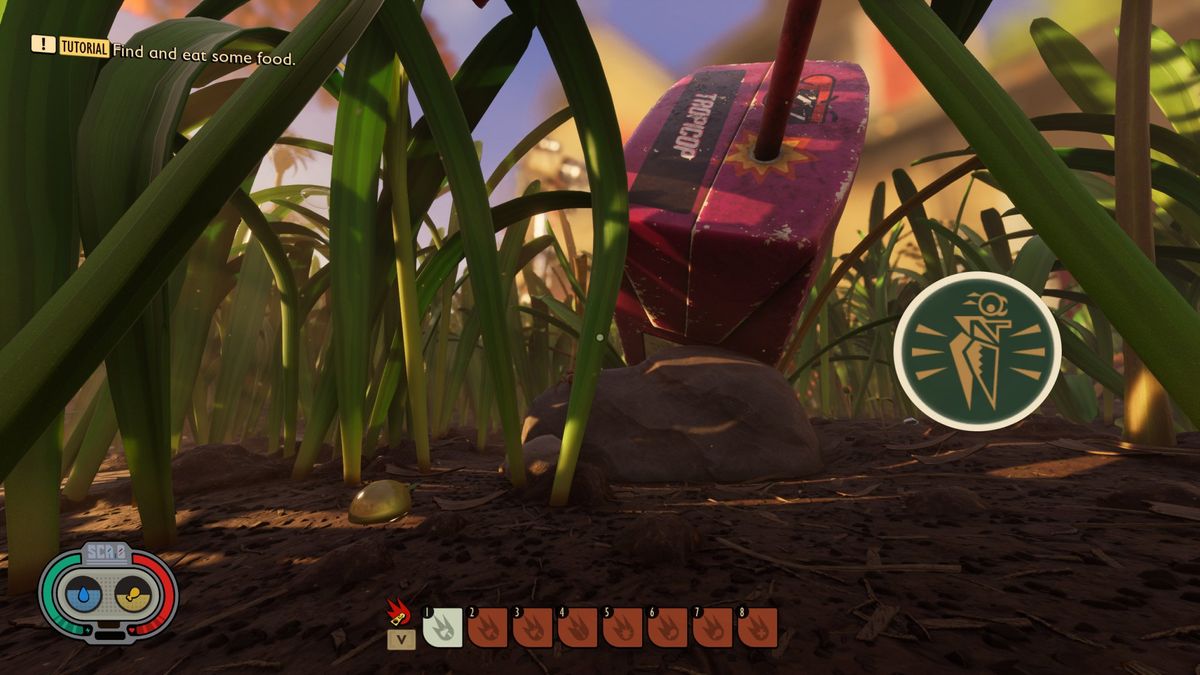Select hotbar slot number 8
This screenshot has height=675, width=1200.
coord(758,628)
